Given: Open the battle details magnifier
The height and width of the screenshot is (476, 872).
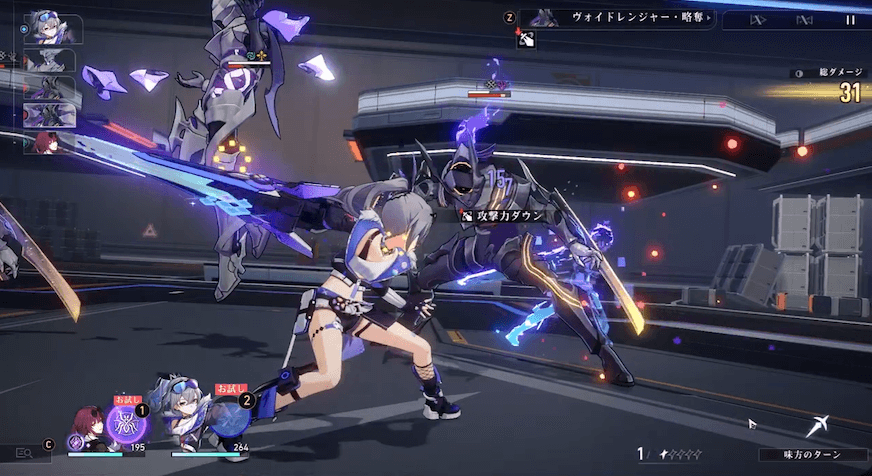Looking at the screenshot, I should click(24, 454).
